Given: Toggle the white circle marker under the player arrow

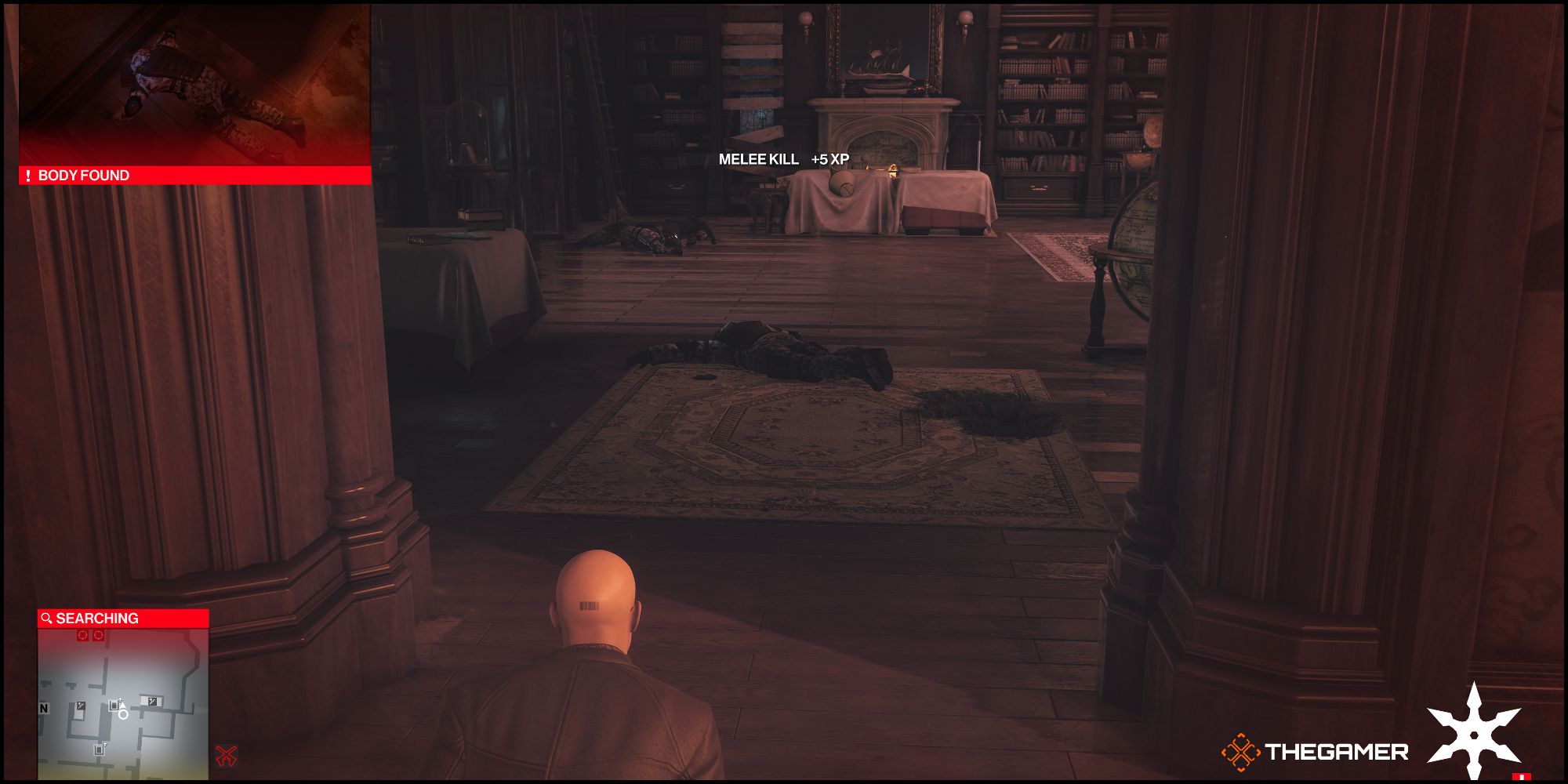Looking at the screenshot, I should [x=123, y=715].
